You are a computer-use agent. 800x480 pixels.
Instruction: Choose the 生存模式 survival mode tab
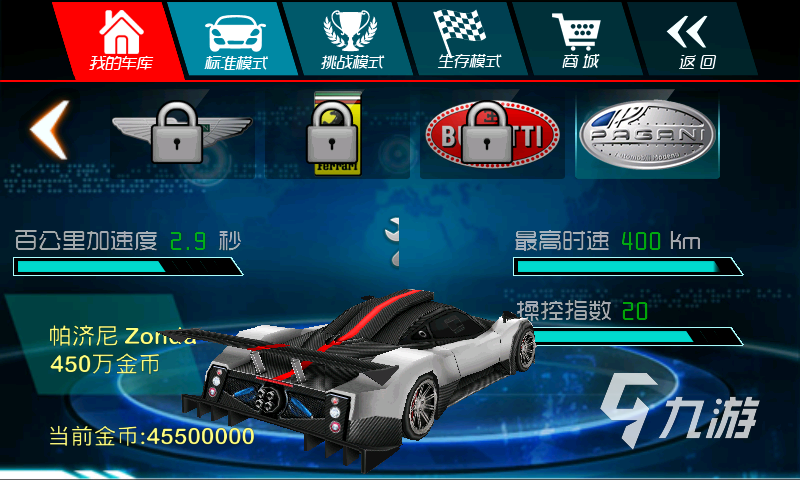(x=468, y=40)
